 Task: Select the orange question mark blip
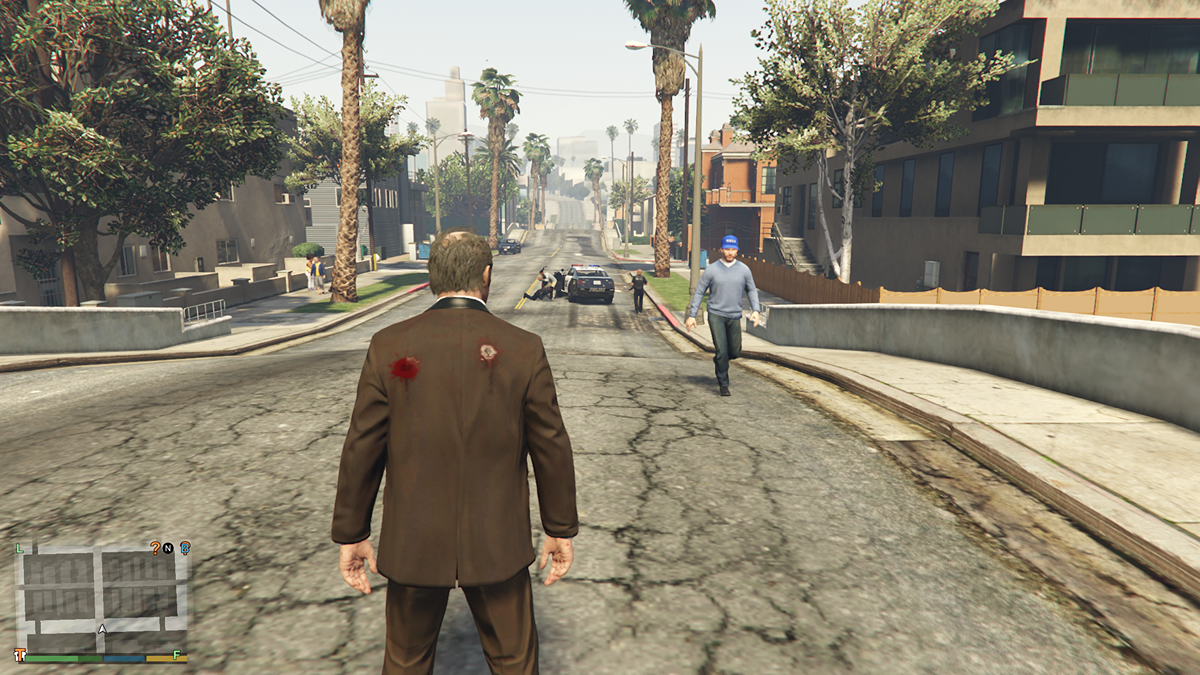point(155,547)
